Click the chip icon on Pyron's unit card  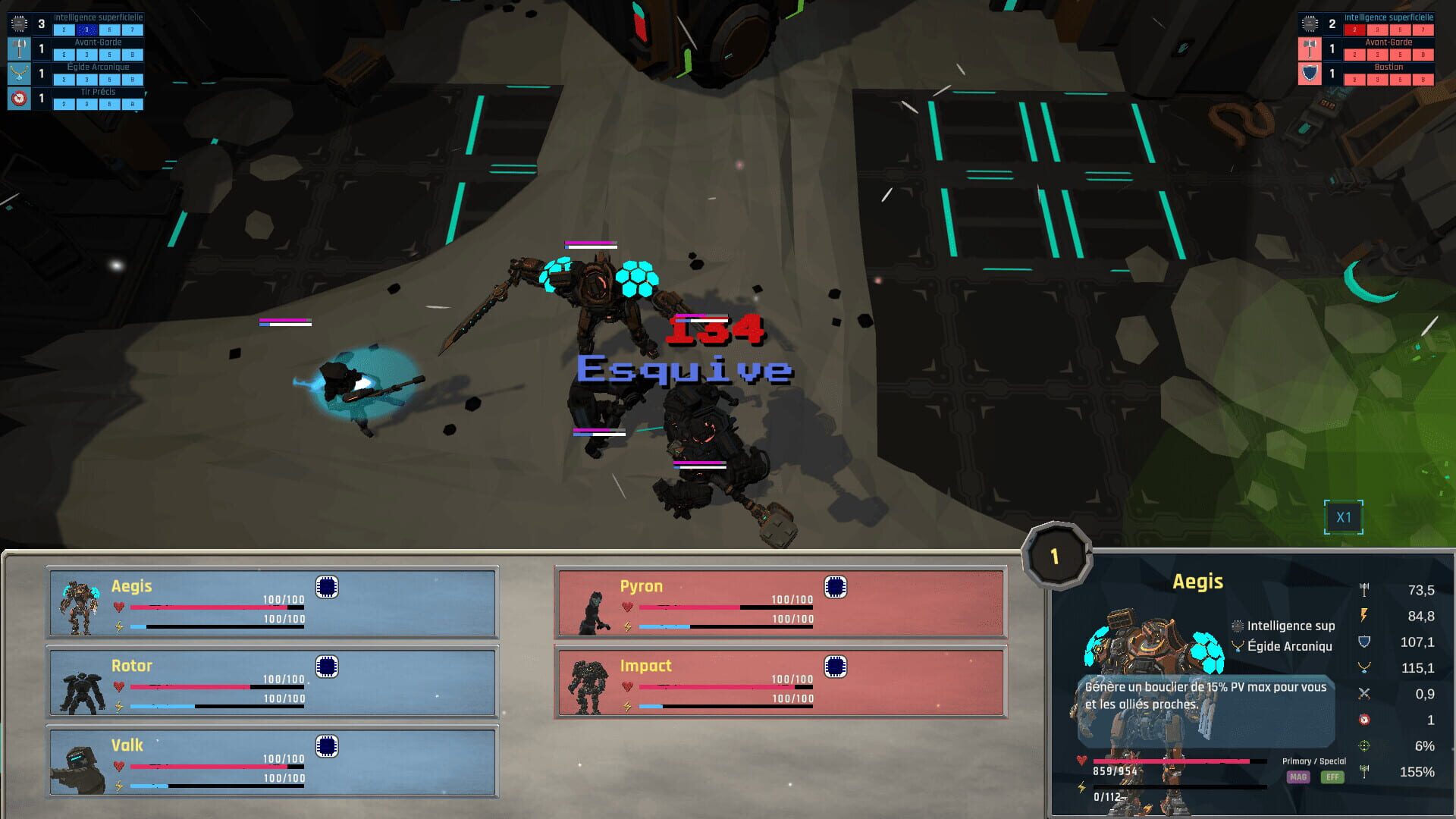[836, 587]
